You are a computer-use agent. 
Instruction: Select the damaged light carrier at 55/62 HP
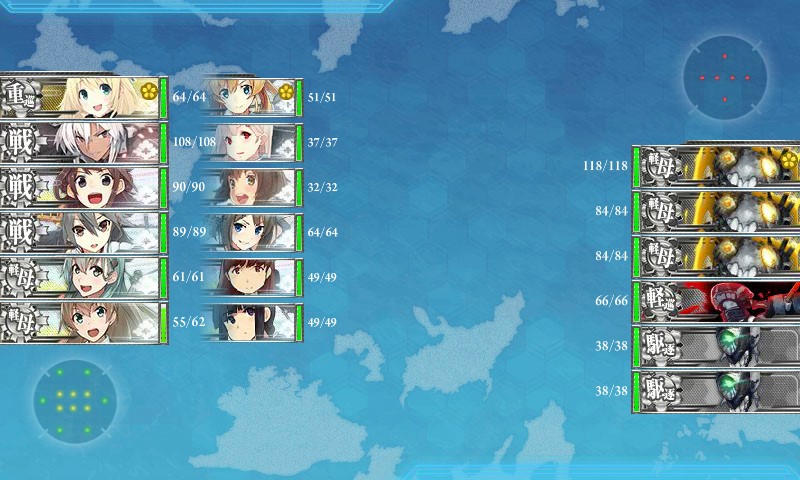tap(83, 322)
